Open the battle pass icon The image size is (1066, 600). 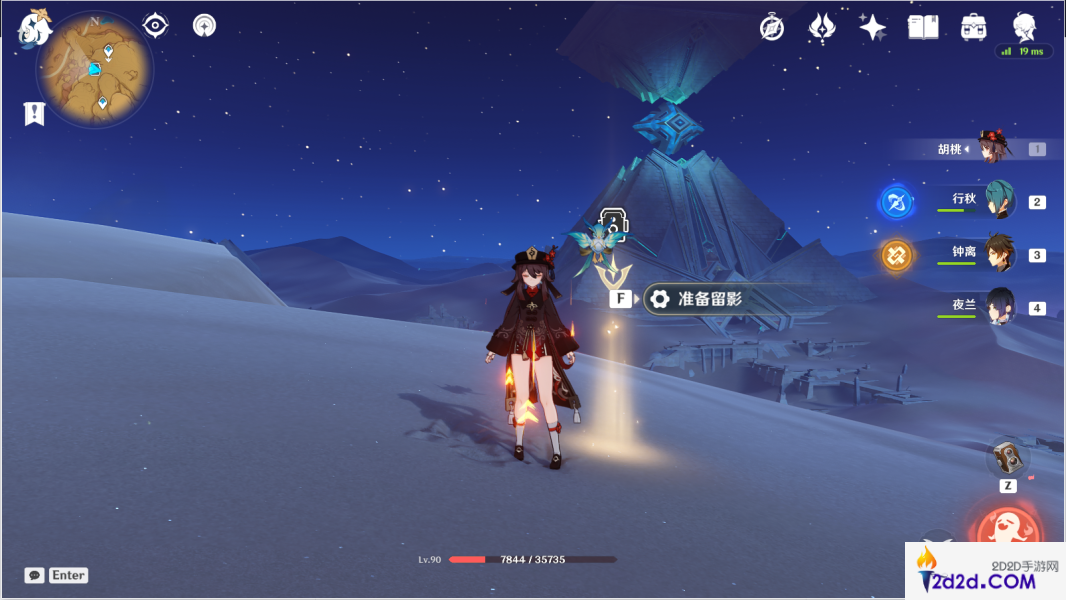click(x=822, y=27)
